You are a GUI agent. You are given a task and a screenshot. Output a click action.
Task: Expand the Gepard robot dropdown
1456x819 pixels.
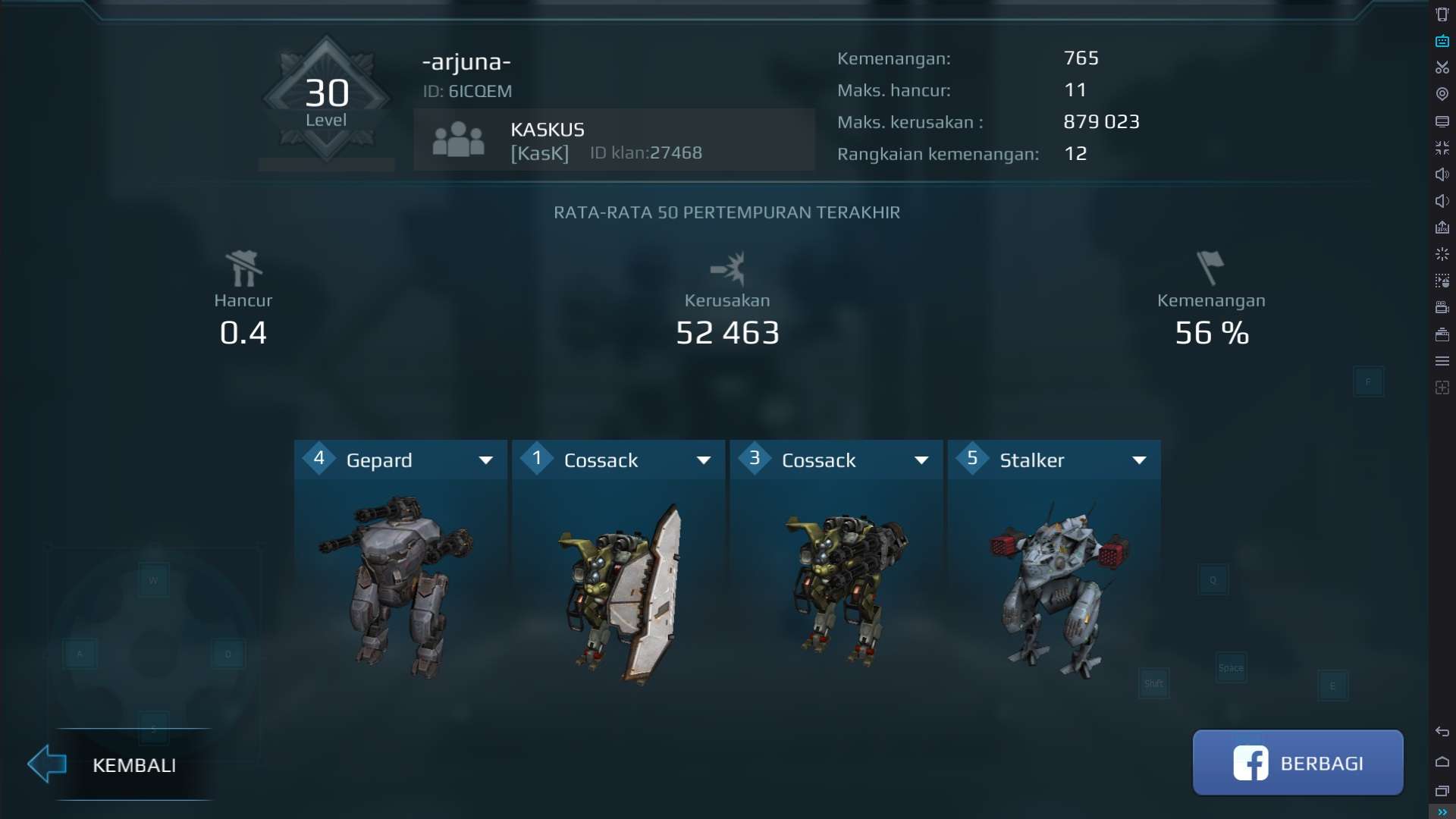pyautogui.click(x=486, y=460)
